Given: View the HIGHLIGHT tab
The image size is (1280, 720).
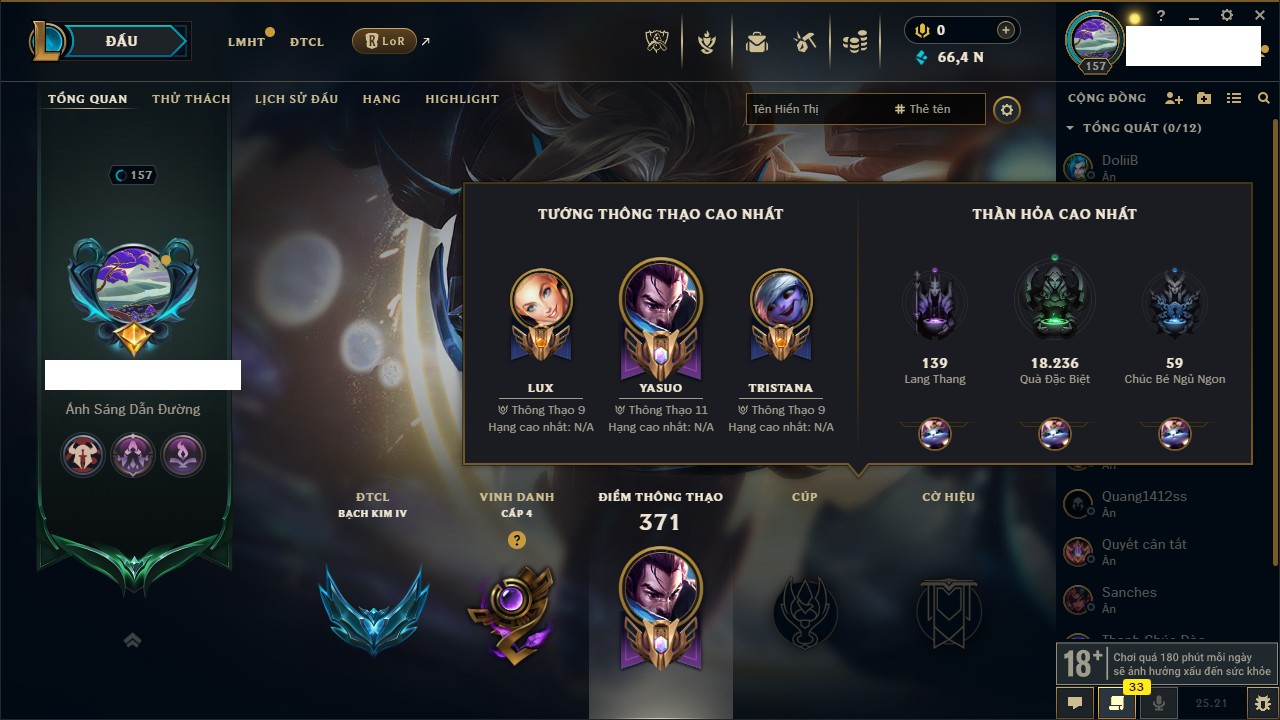Looking at the screenshot, I should [462, 99].
